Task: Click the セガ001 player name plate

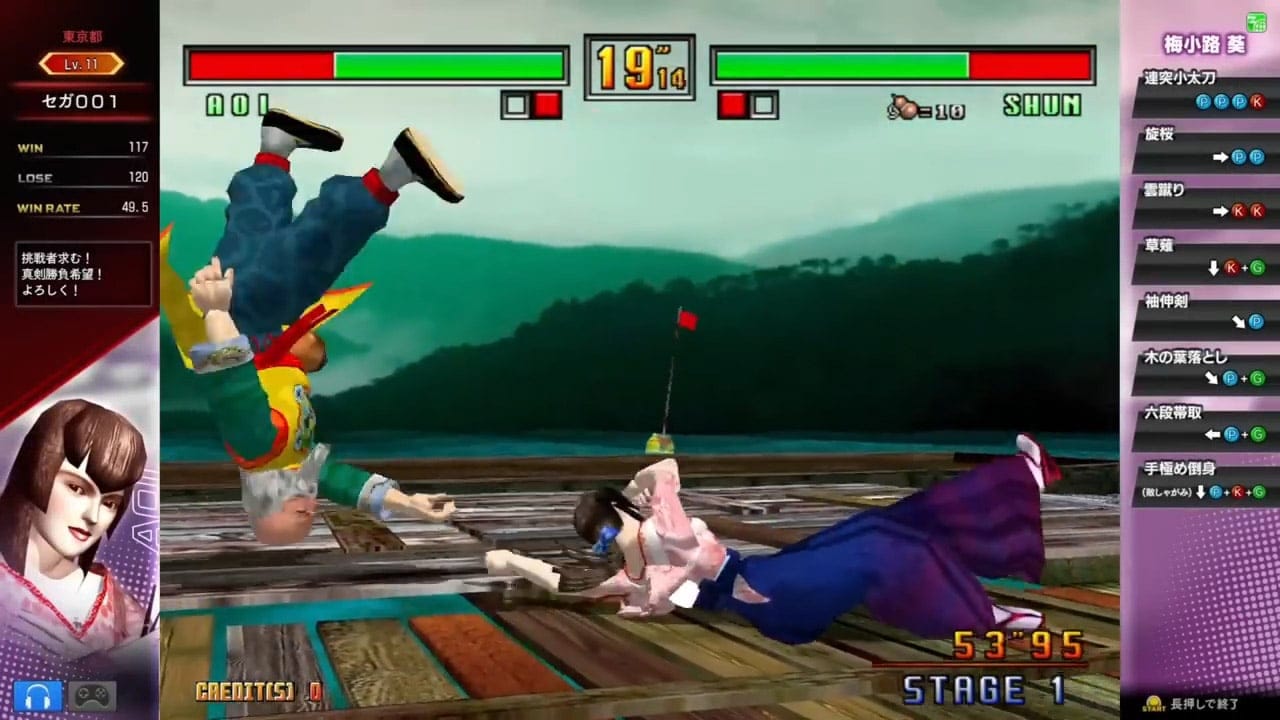Action: click(80, 101)
